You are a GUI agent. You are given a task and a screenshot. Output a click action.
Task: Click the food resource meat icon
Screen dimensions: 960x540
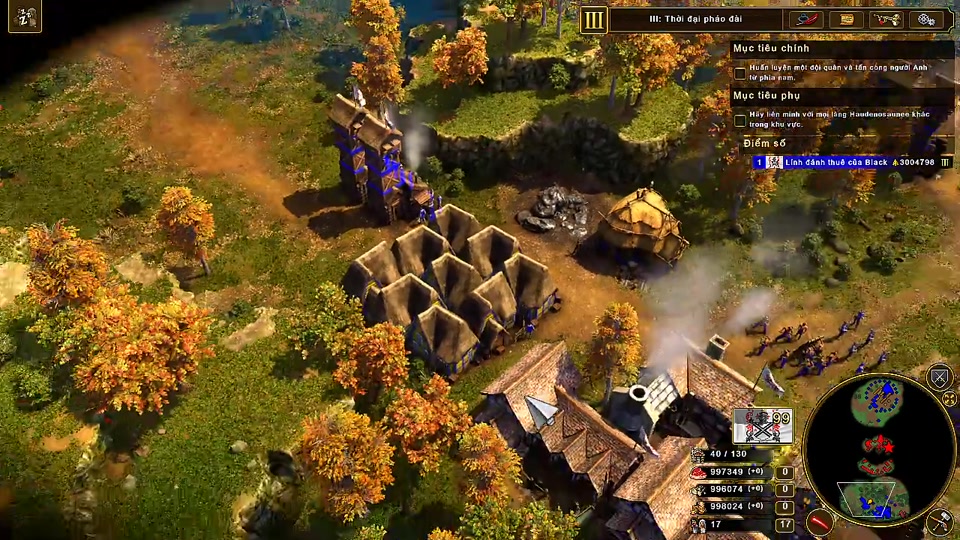tap(699, 472)
